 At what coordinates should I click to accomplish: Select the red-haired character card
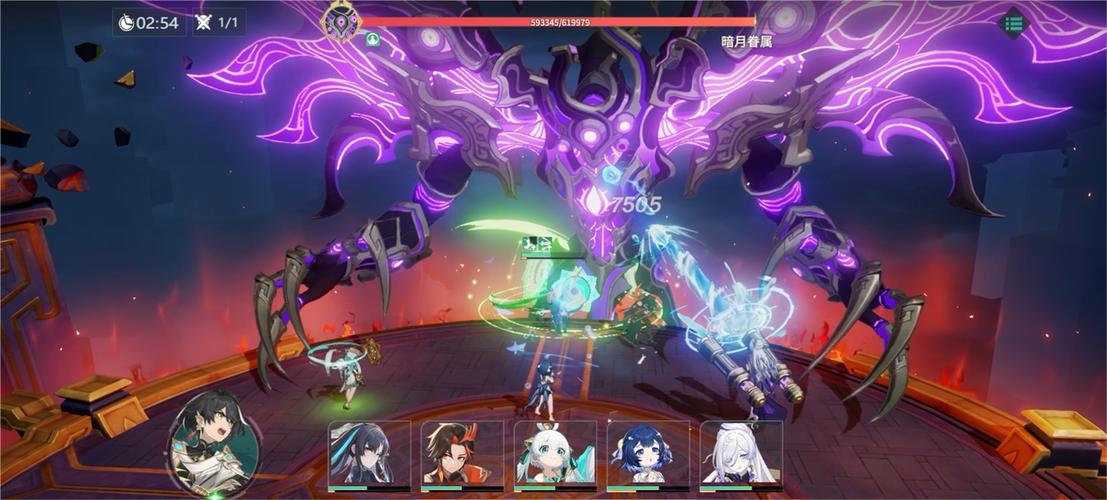pyautogui.click(x=462, y=455)
